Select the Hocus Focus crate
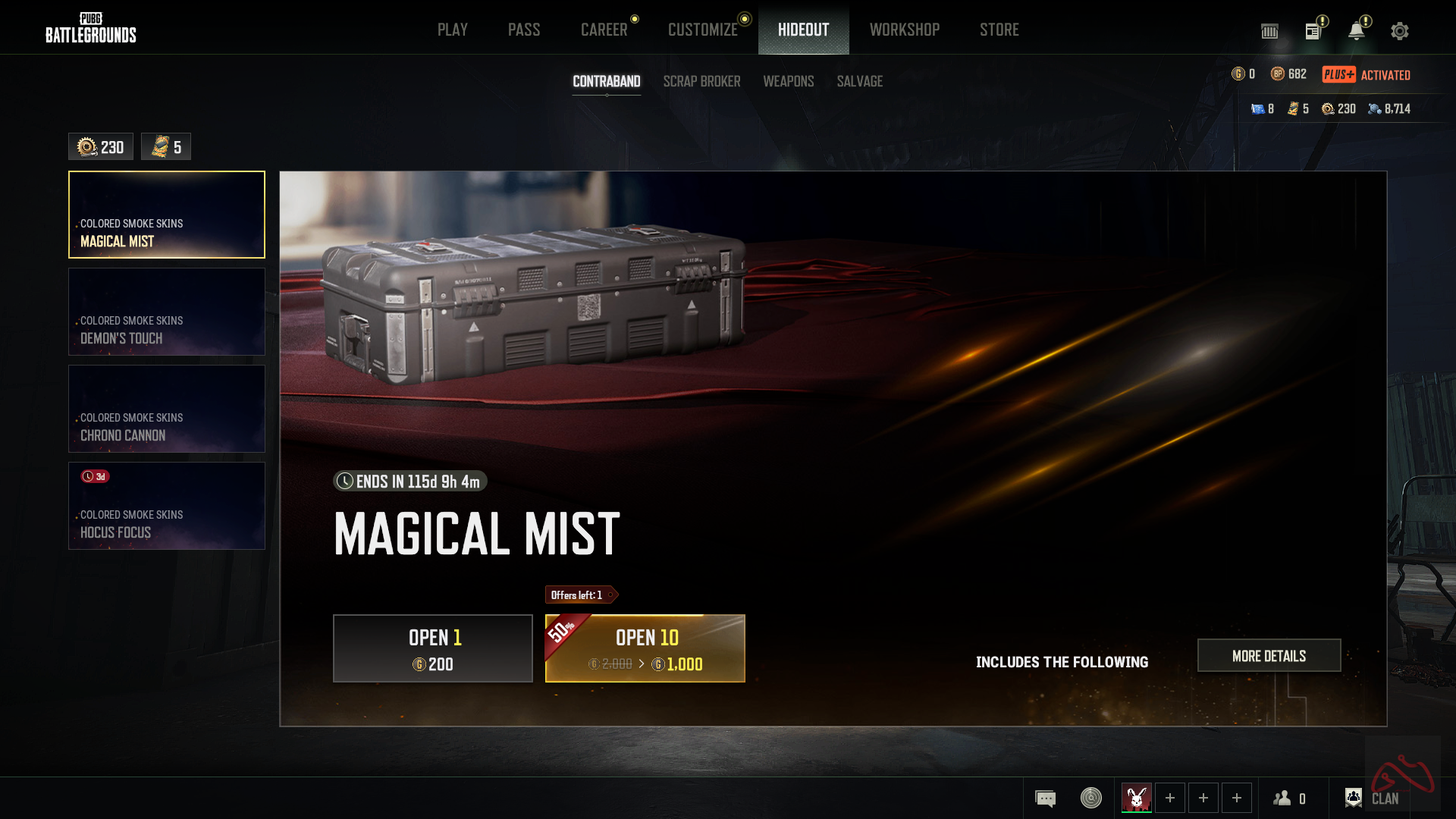 (x=167, y=506)
